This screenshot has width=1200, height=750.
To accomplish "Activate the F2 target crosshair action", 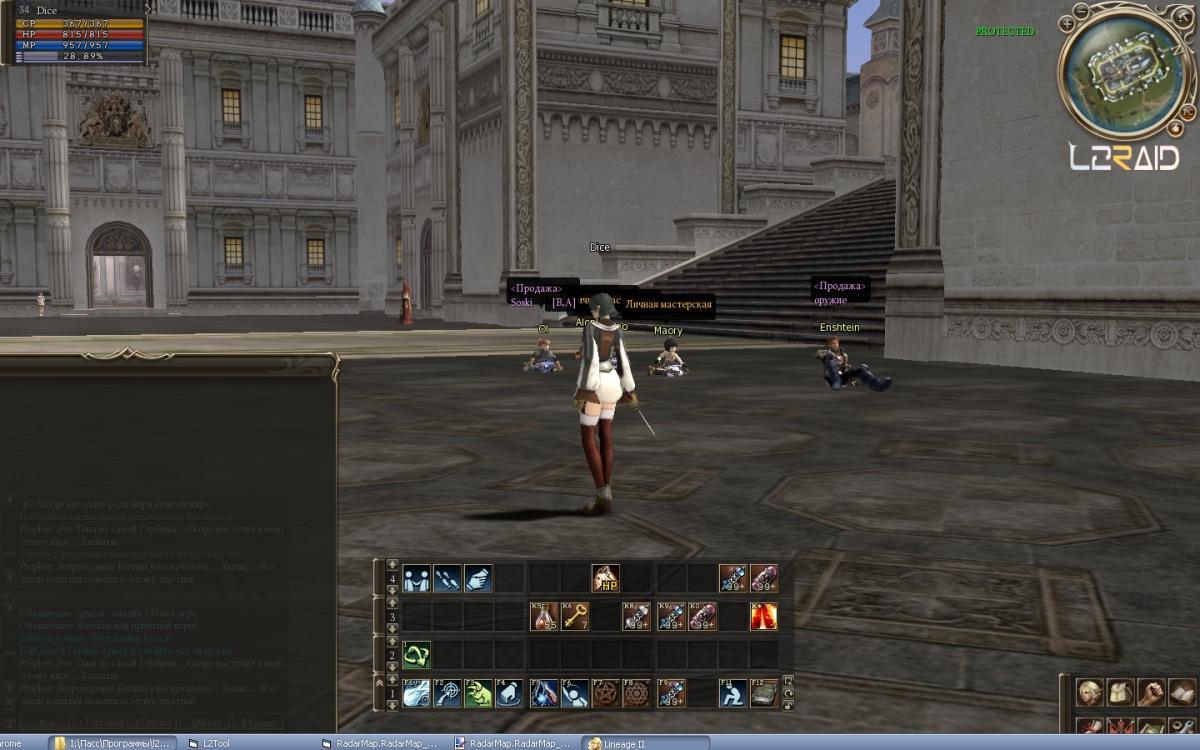I will click(448, 692).
